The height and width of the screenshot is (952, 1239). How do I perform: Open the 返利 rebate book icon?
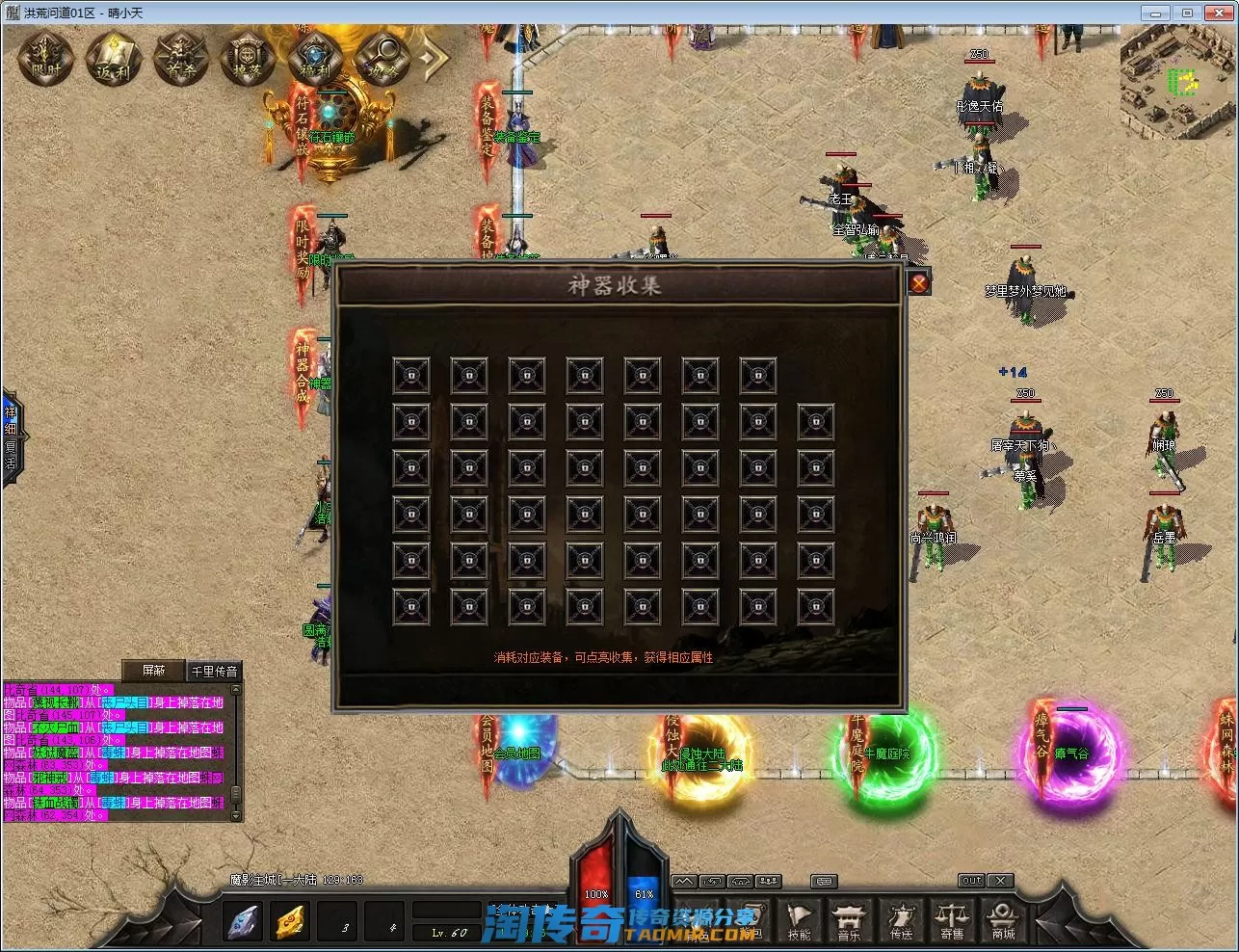[x=114, y=58]
